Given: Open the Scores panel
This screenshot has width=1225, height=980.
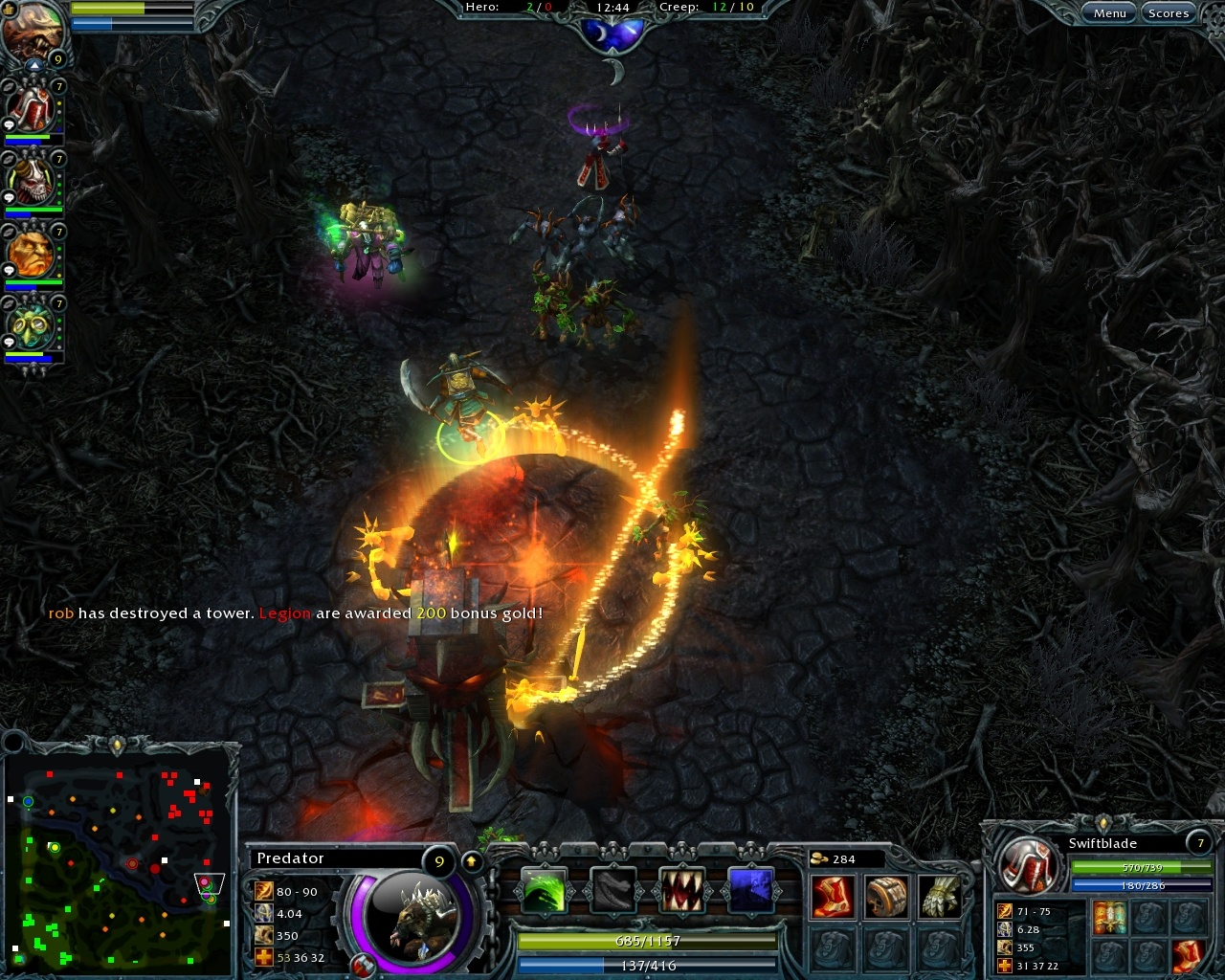Looking at the screenshot, I should (x=1169, y=12).
